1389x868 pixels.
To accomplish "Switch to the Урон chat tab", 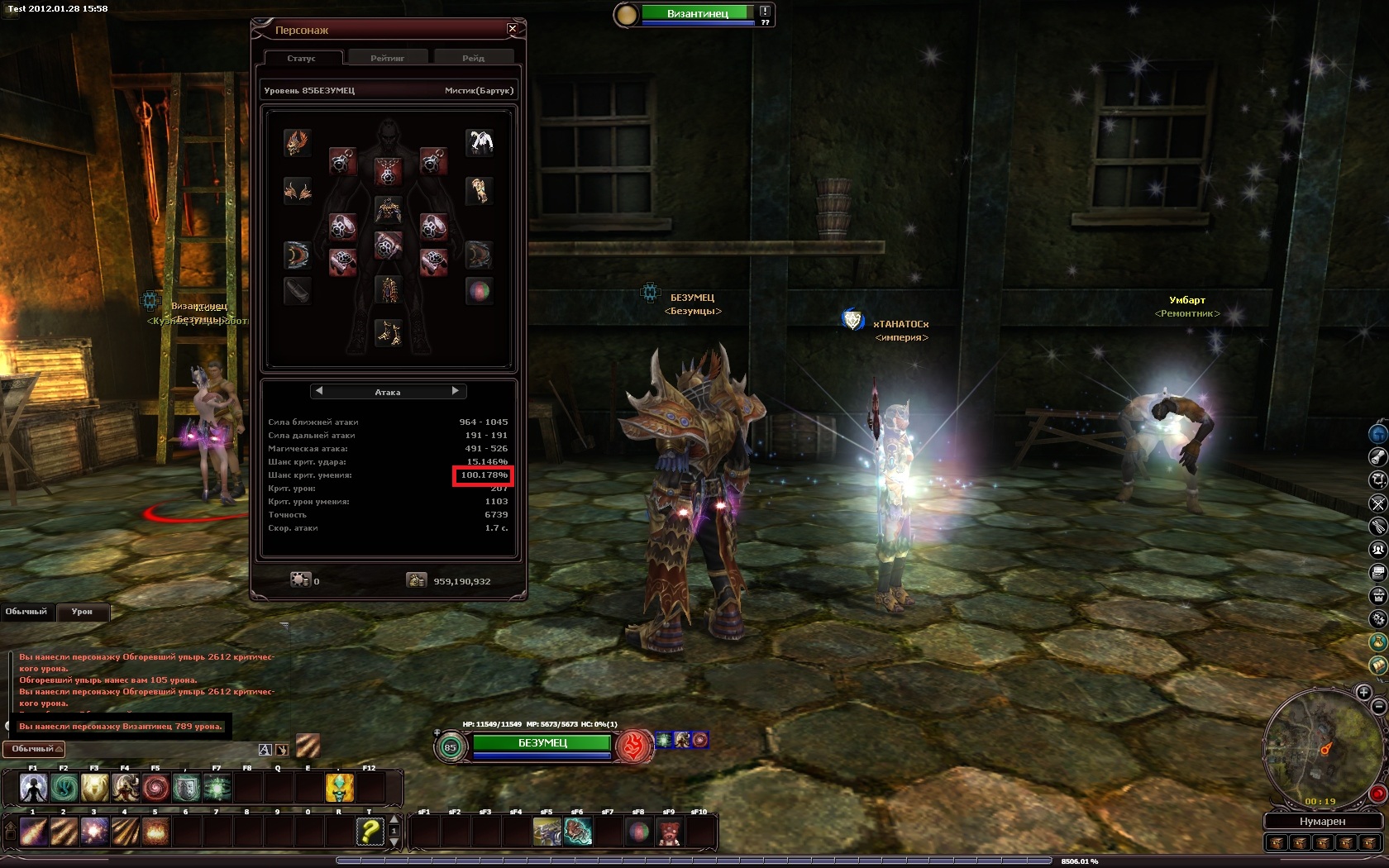I will [82, 612].
